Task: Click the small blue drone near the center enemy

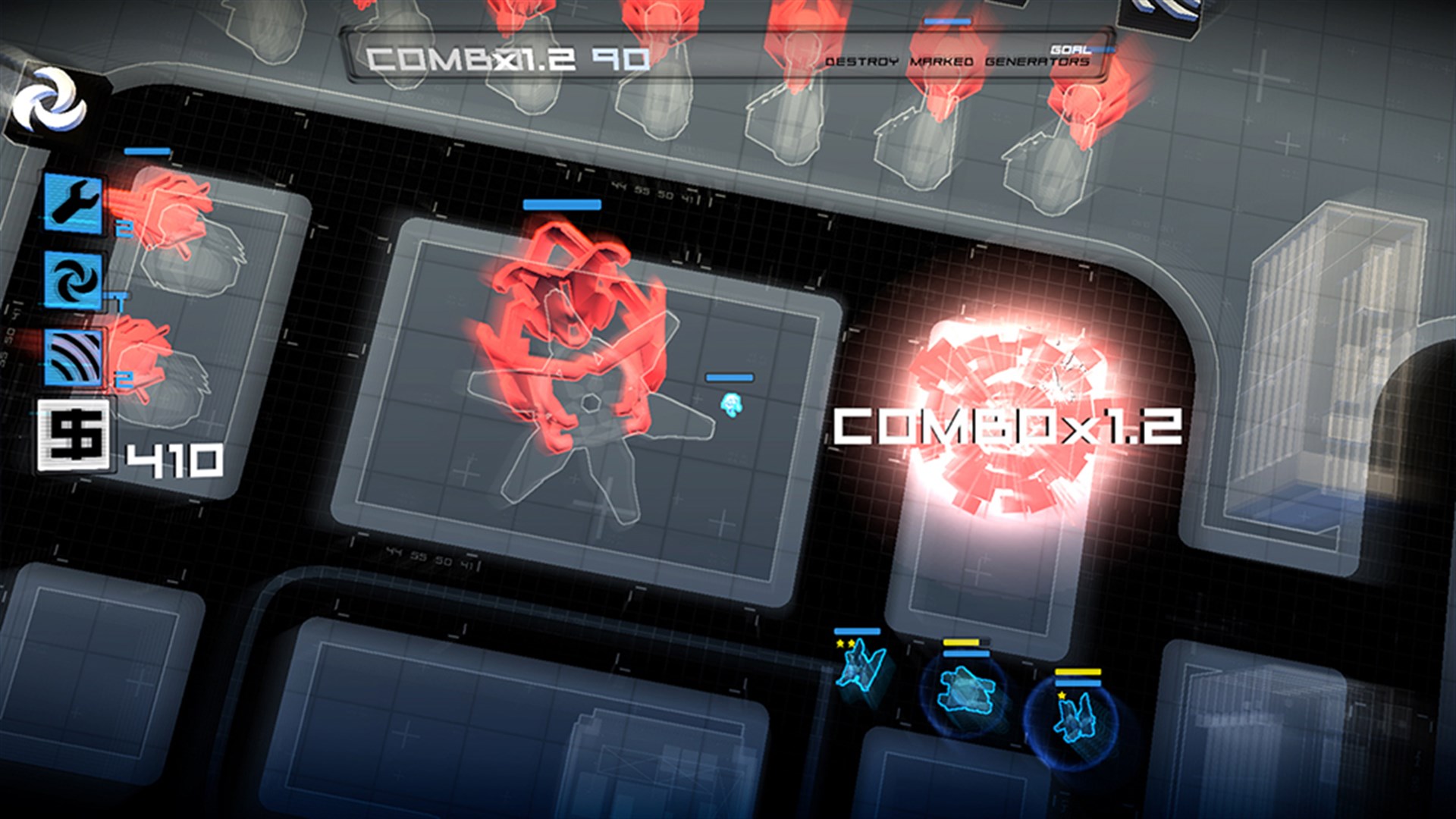Action: pyautogui.click(x=732, y=406)
